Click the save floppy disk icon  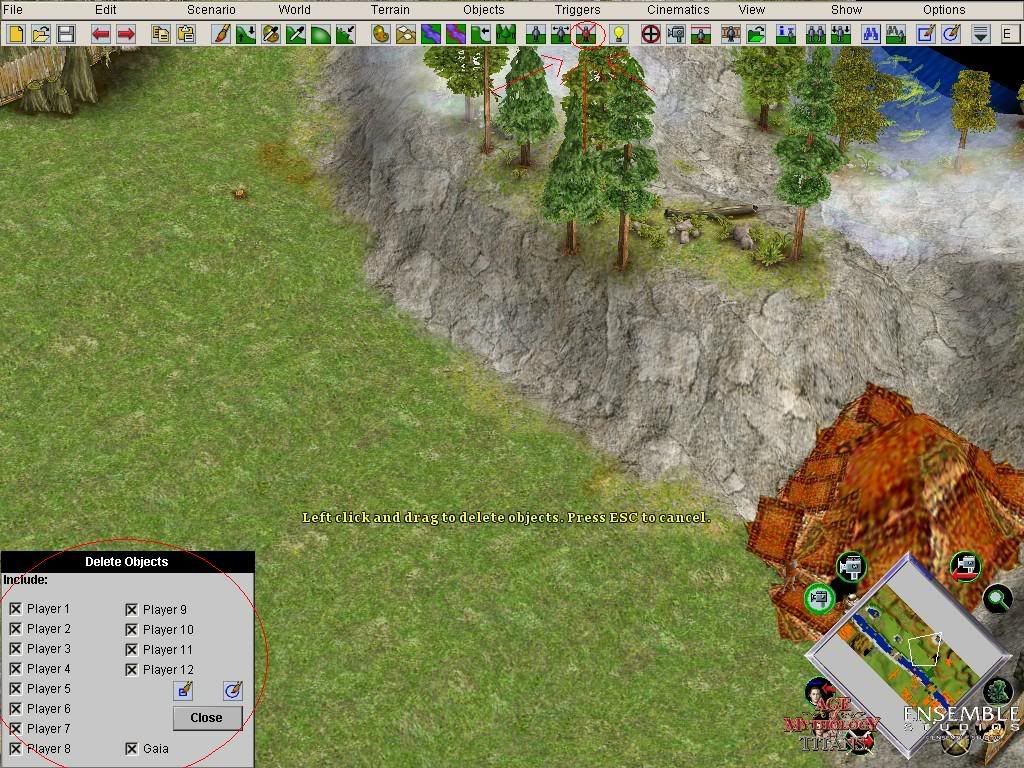[66, 34]
